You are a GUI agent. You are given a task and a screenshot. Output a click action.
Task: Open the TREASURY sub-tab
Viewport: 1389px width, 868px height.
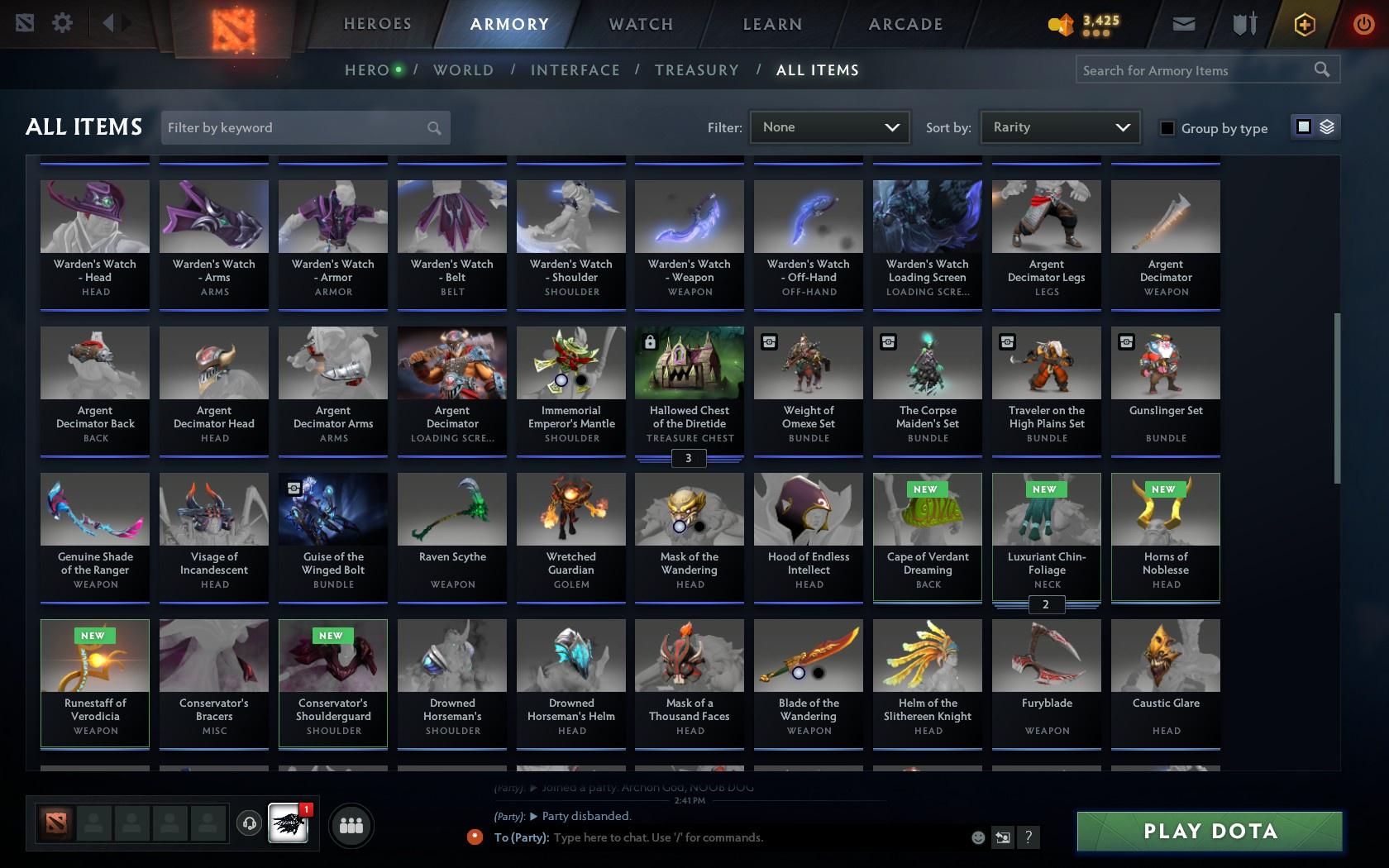[x=697, y=70]
